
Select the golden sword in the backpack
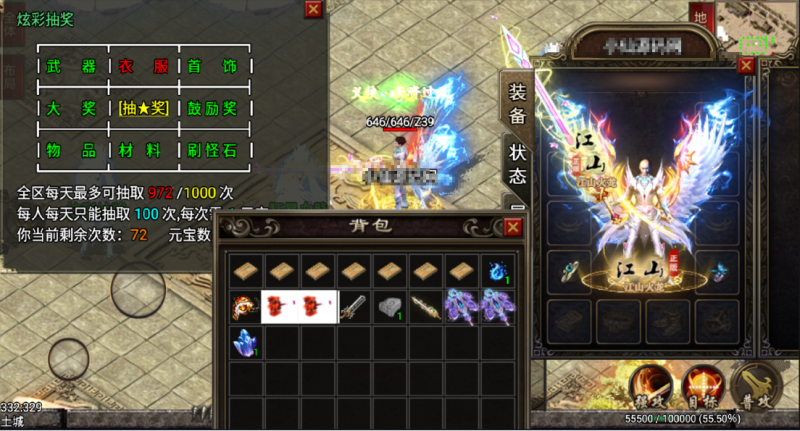(x=426, y=307)
